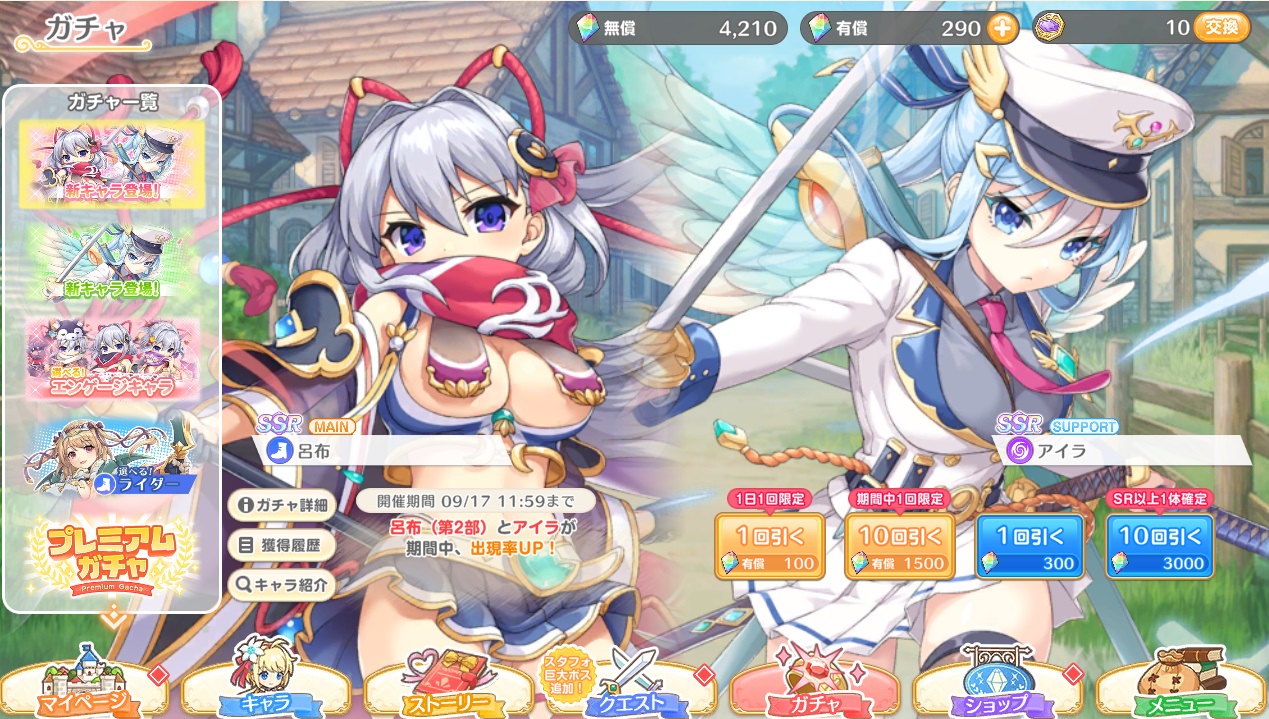
Task: View the 獲得履歴 acquisition history
Action: click(281, 546)
